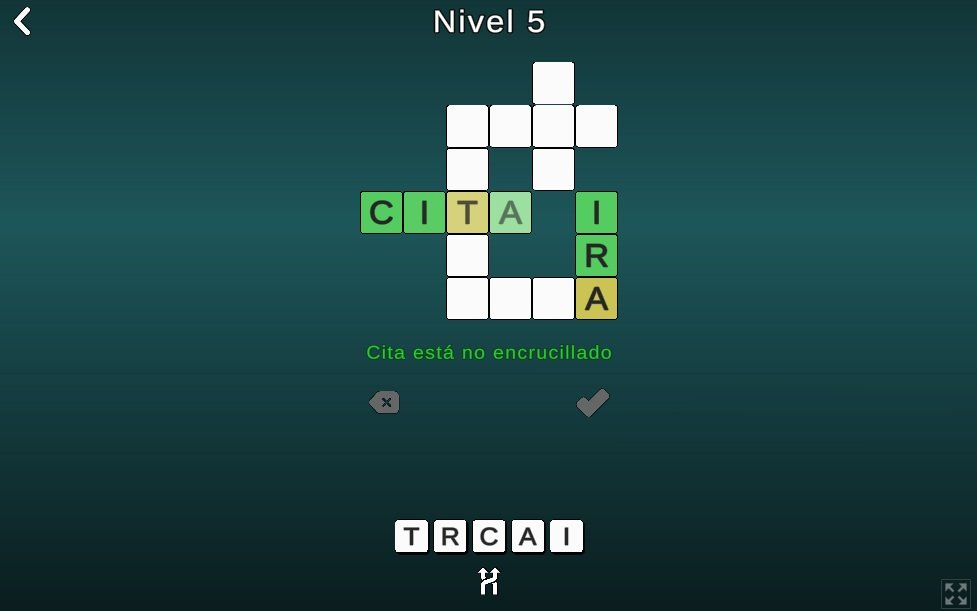
Task: Choose the letter C tile
Action: (489, 537)
